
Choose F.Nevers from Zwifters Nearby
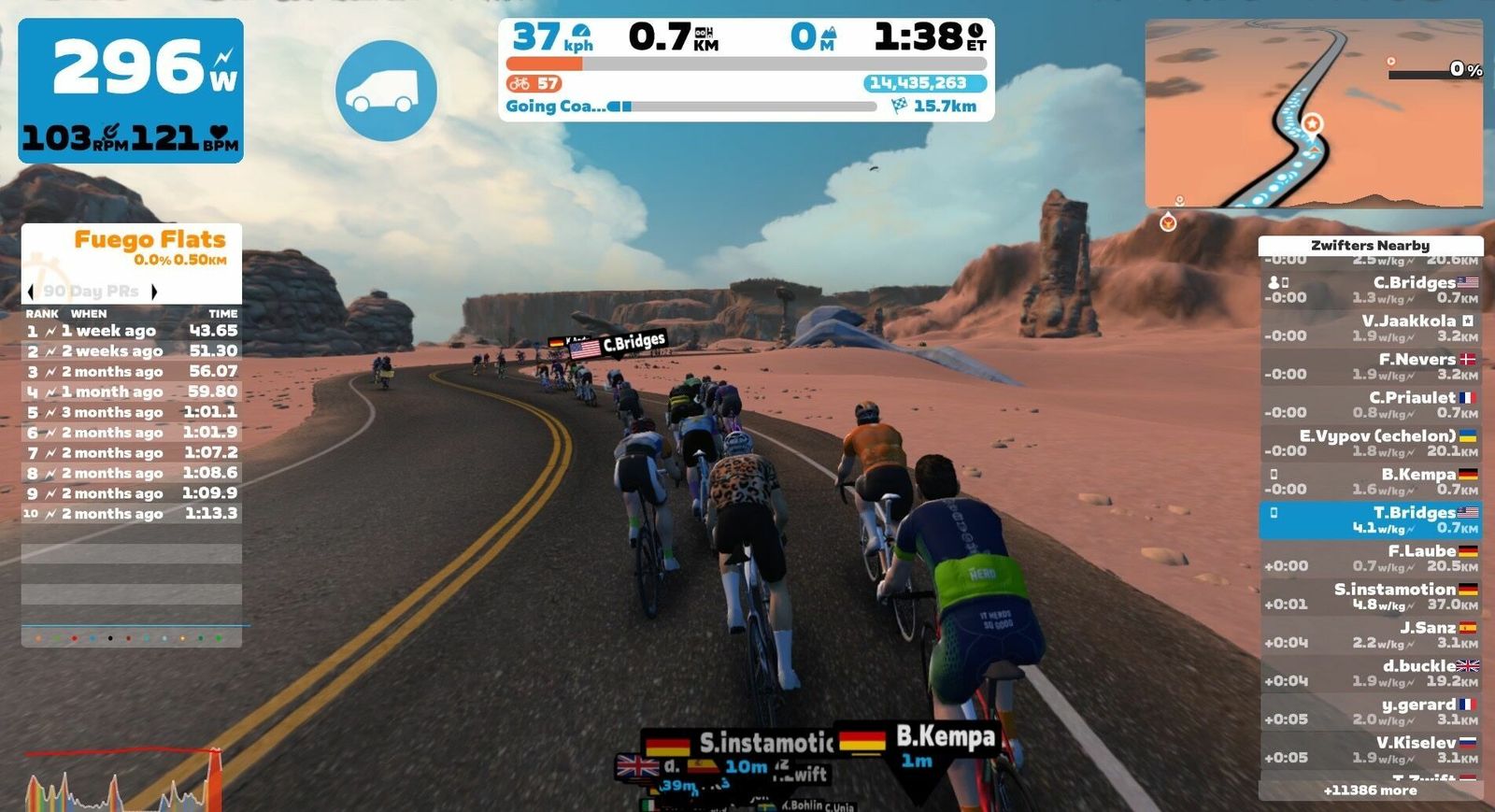(1370, 366)
